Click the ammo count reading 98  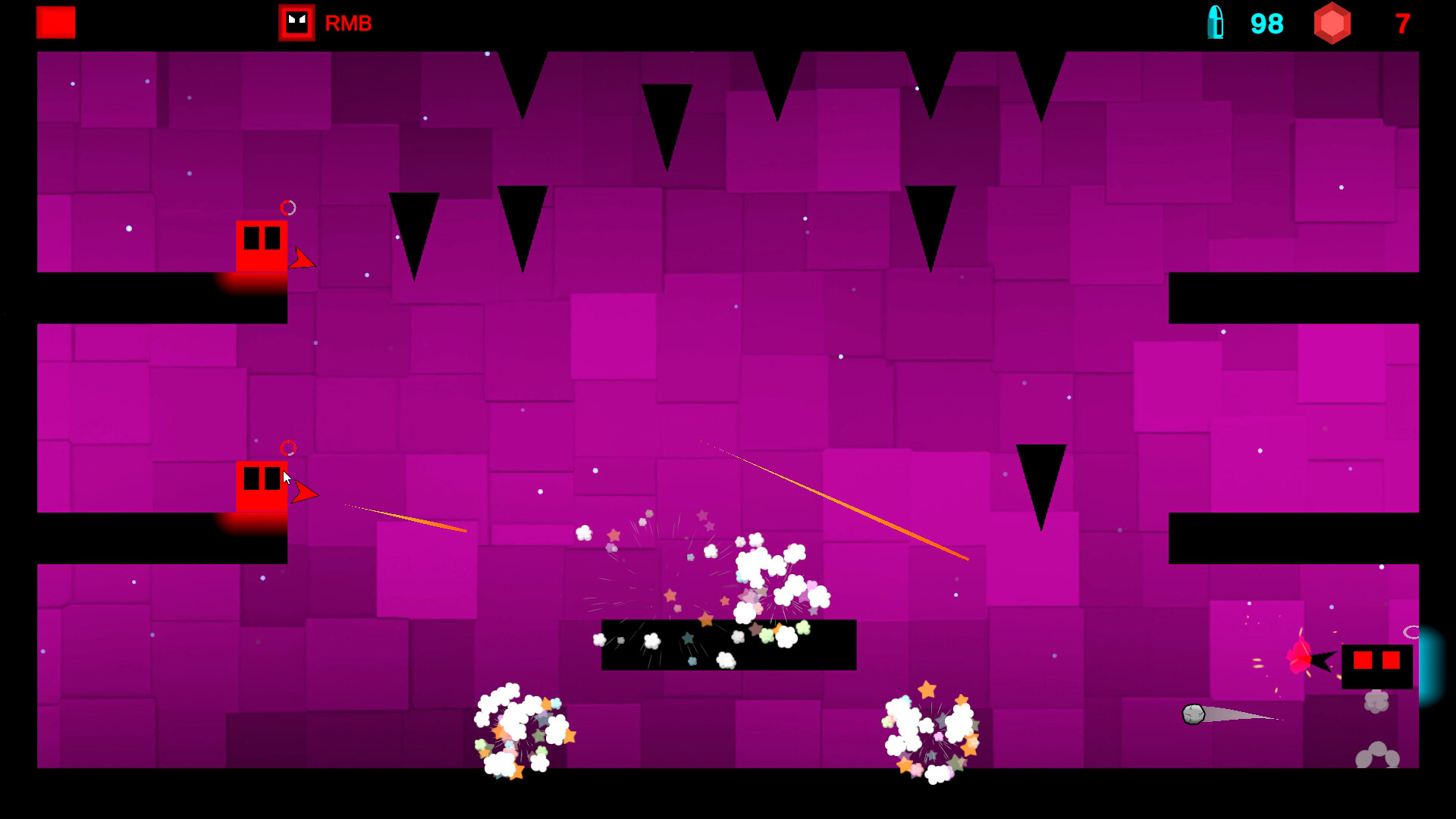[x=1266, y=24]
